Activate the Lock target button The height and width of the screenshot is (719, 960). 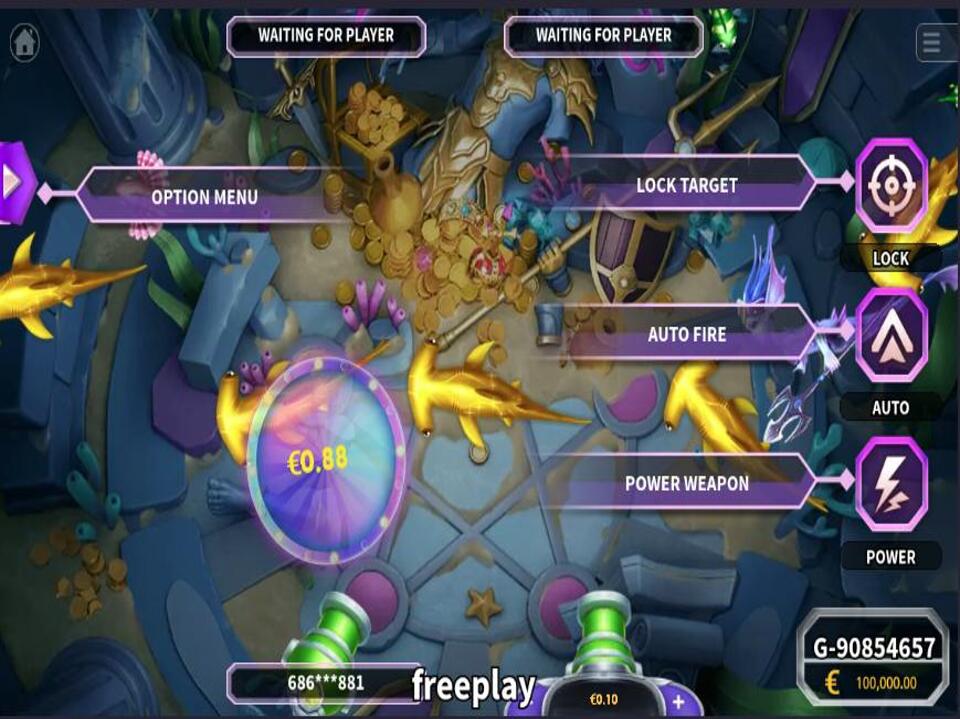891,186
